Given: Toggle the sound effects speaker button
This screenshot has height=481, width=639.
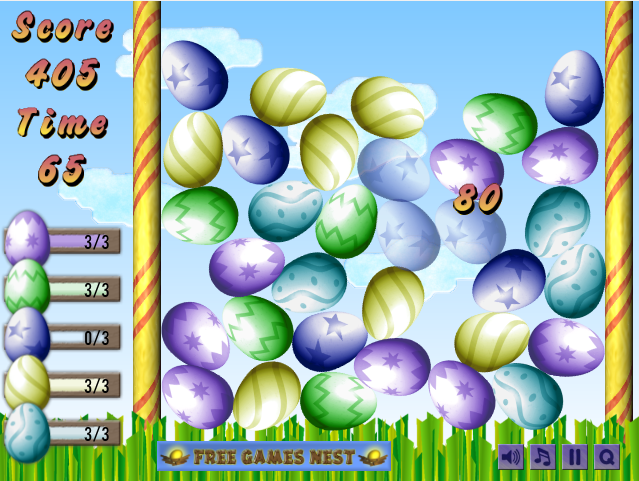Looking at the screenshot, I should coord(511,457).
